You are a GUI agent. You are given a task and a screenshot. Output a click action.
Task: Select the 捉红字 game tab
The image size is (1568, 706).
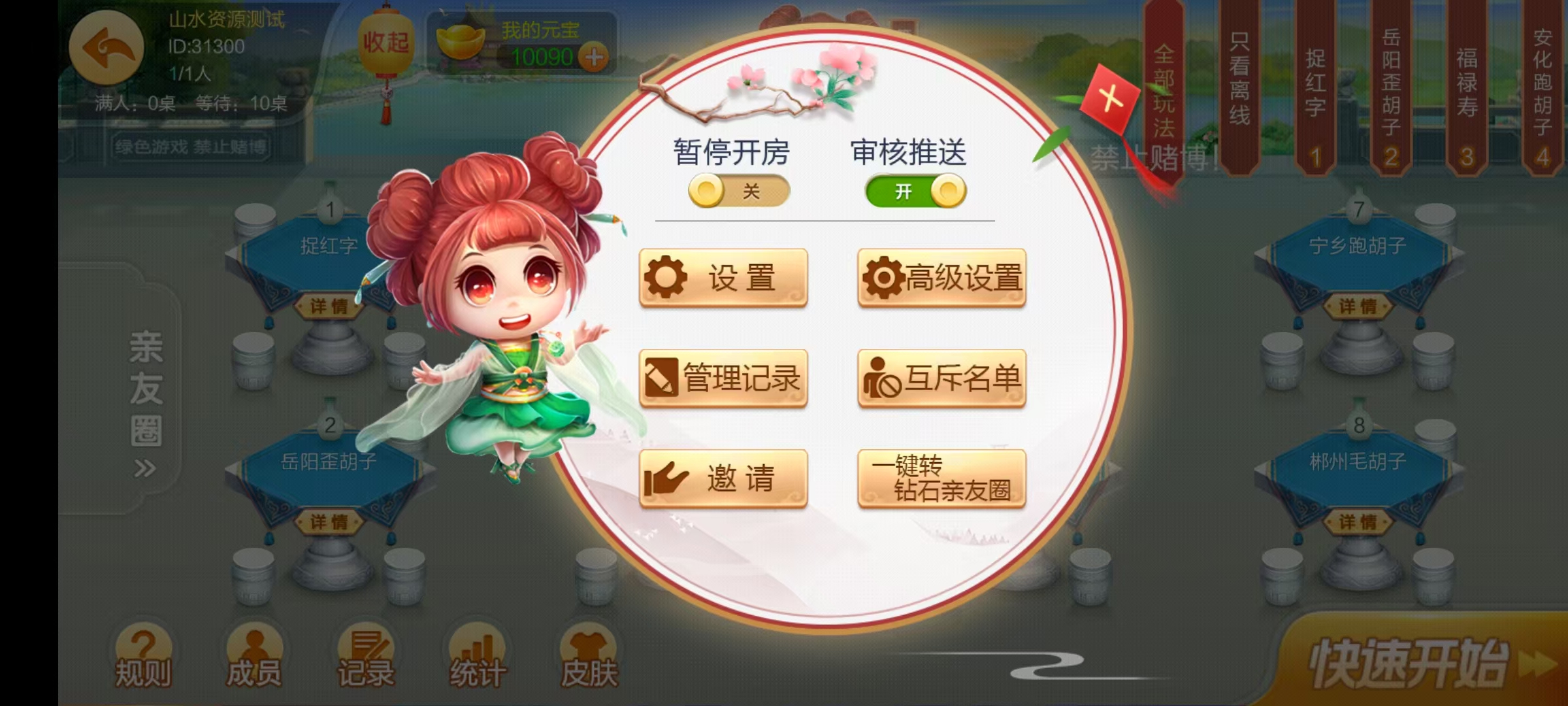click(1313, 85)
